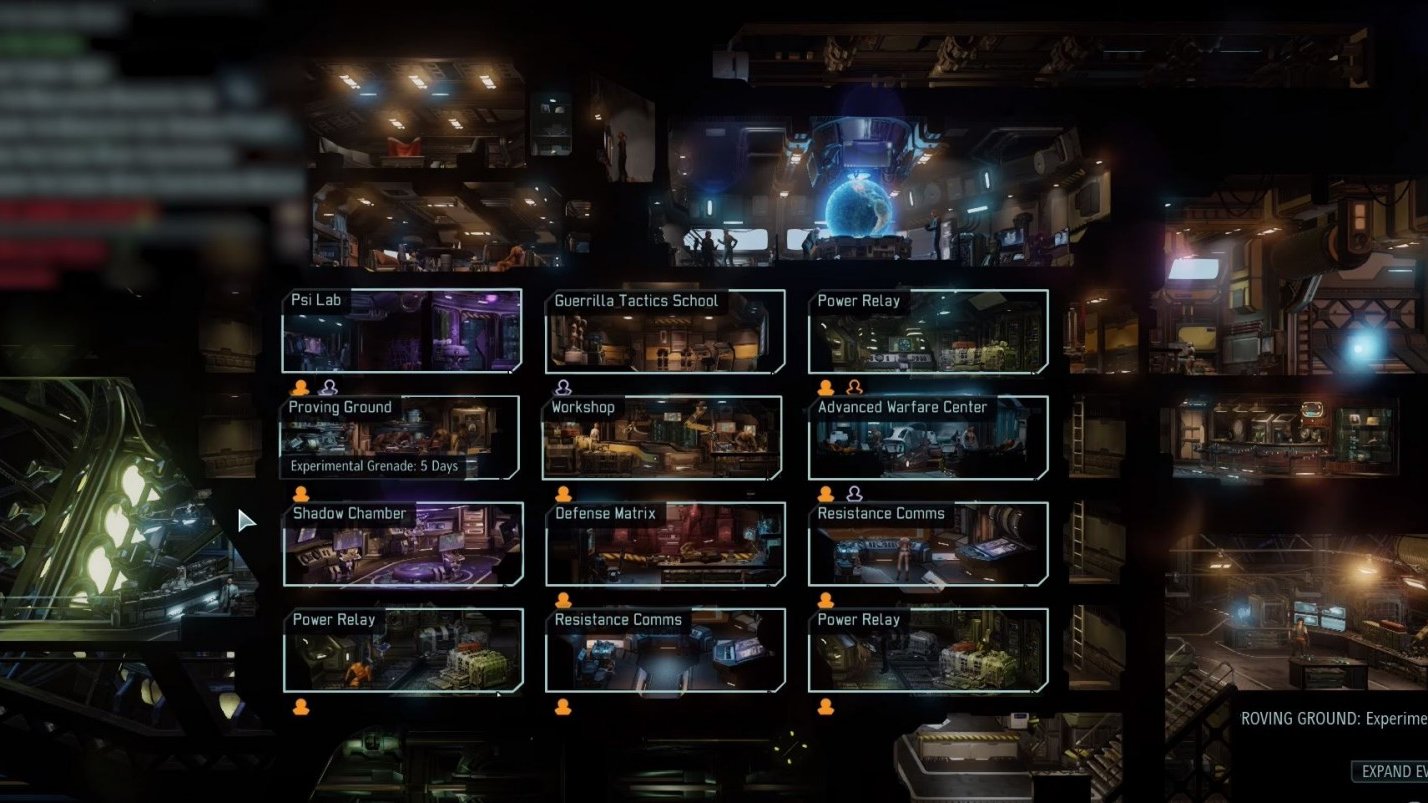Screen dimensions: 1428x803
Task: Click the engineer icon above Proving Ground
Action: coord(300,389)
